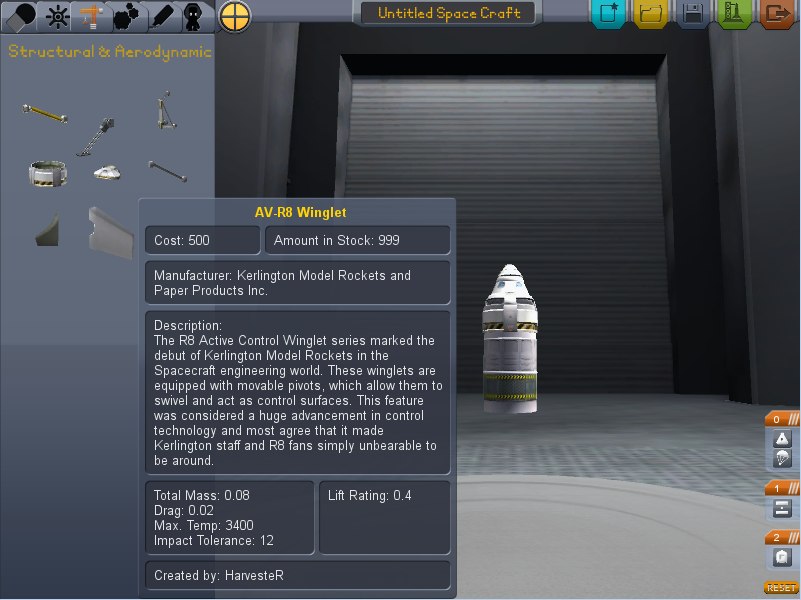Pick the grey AV-R8 Winglet part
This screenshot has width=801, height=600.
[108, 229]
